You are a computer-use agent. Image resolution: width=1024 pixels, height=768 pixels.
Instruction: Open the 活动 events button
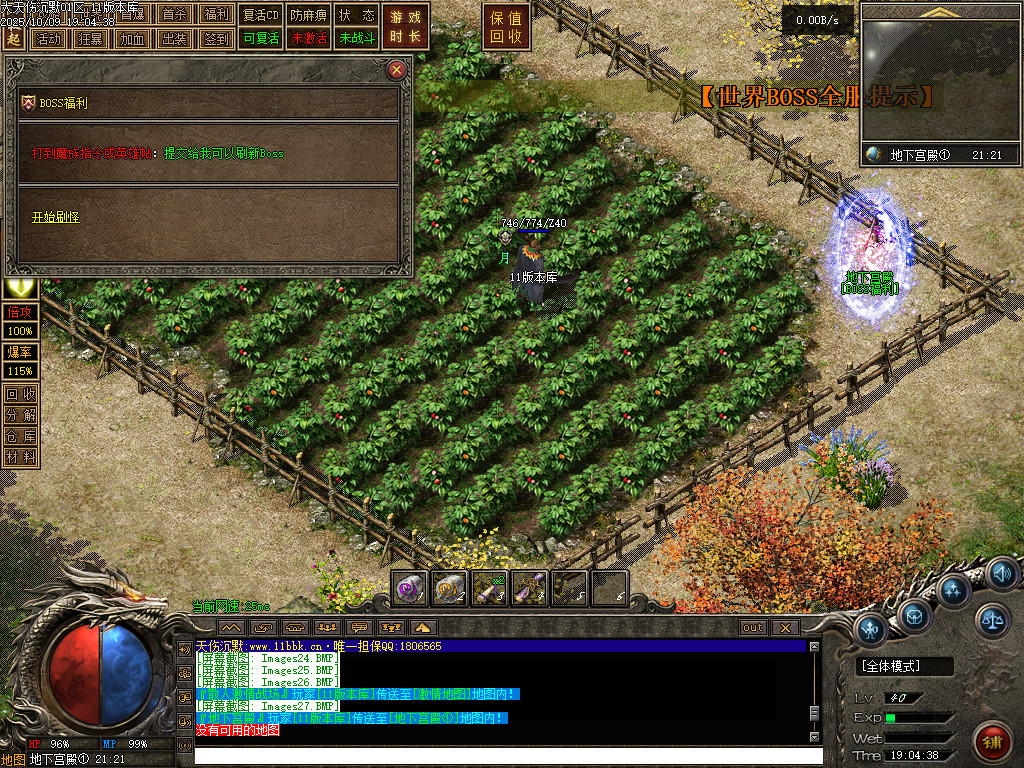click(48, 39)
